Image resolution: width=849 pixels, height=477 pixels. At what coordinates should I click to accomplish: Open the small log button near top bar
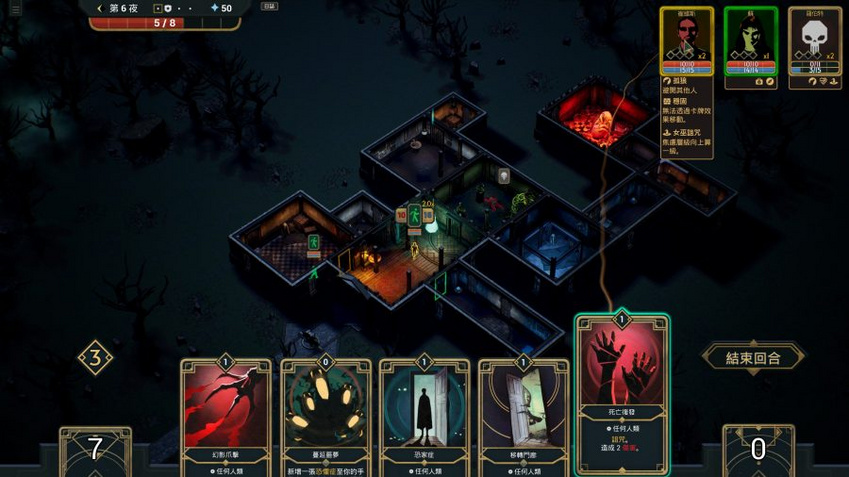pos(269,6)
